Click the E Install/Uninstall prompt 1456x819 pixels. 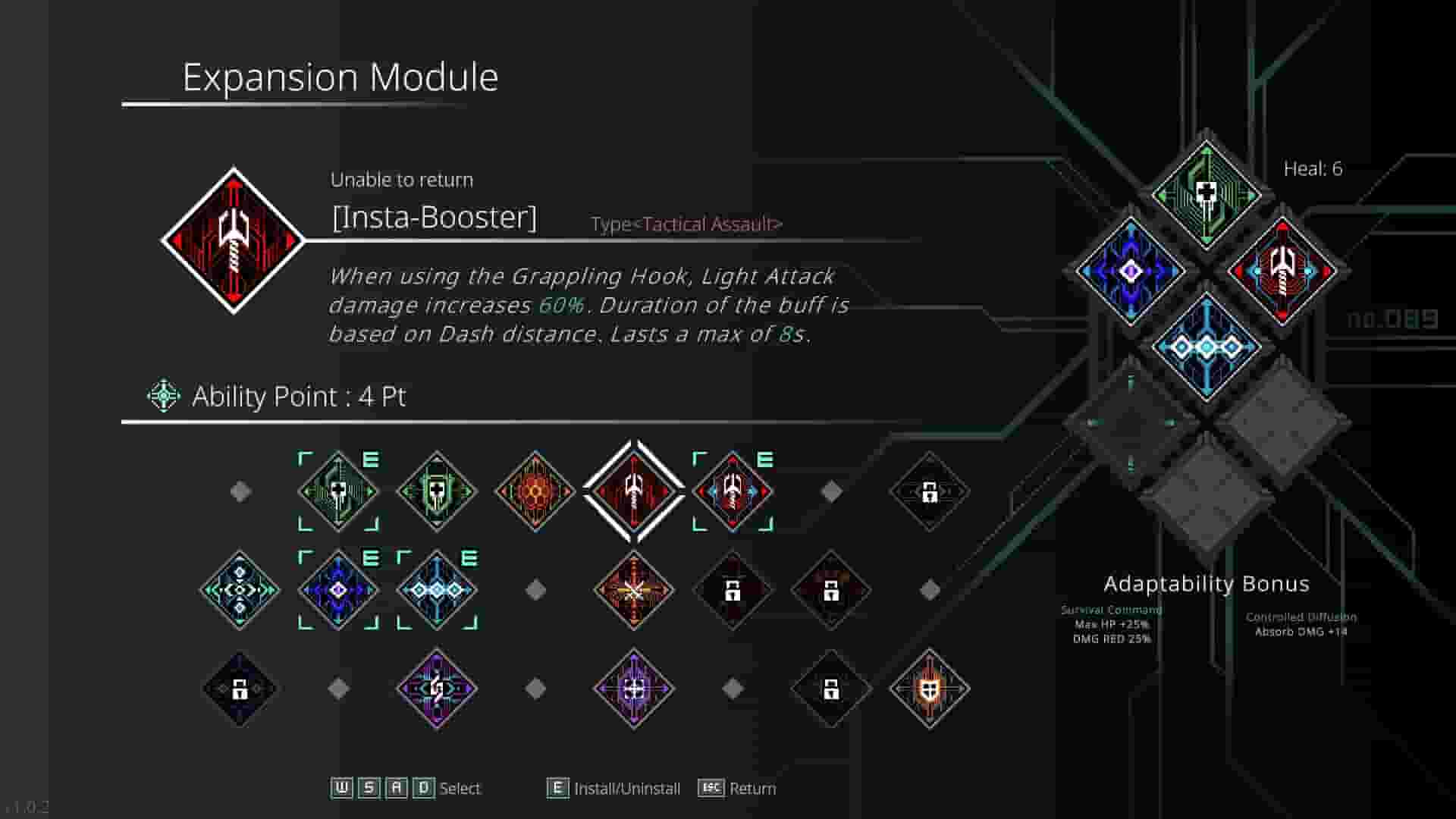[614, 789]
